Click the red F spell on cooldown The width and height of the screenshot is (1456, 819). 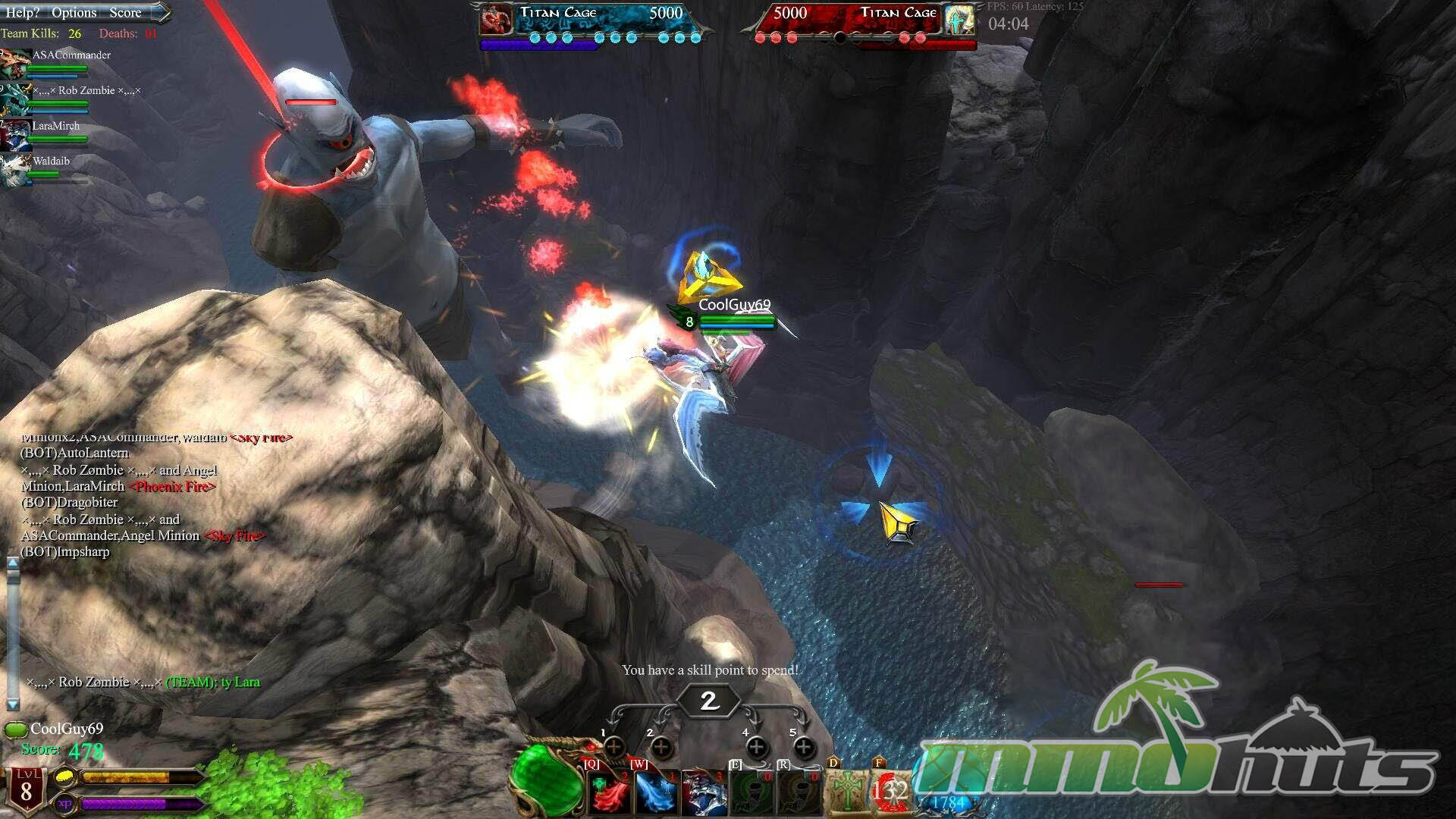tap(890, 792)
